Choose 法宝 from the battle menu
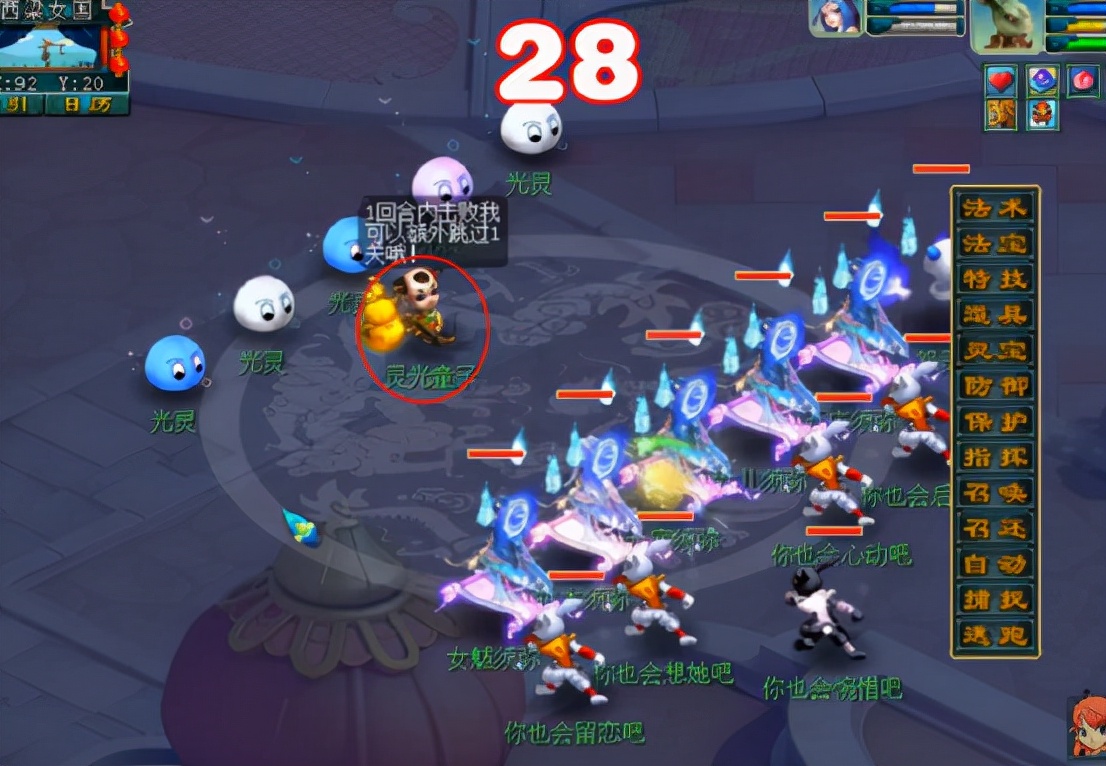Screen dimensions: 1106x766 click(994, 244)
